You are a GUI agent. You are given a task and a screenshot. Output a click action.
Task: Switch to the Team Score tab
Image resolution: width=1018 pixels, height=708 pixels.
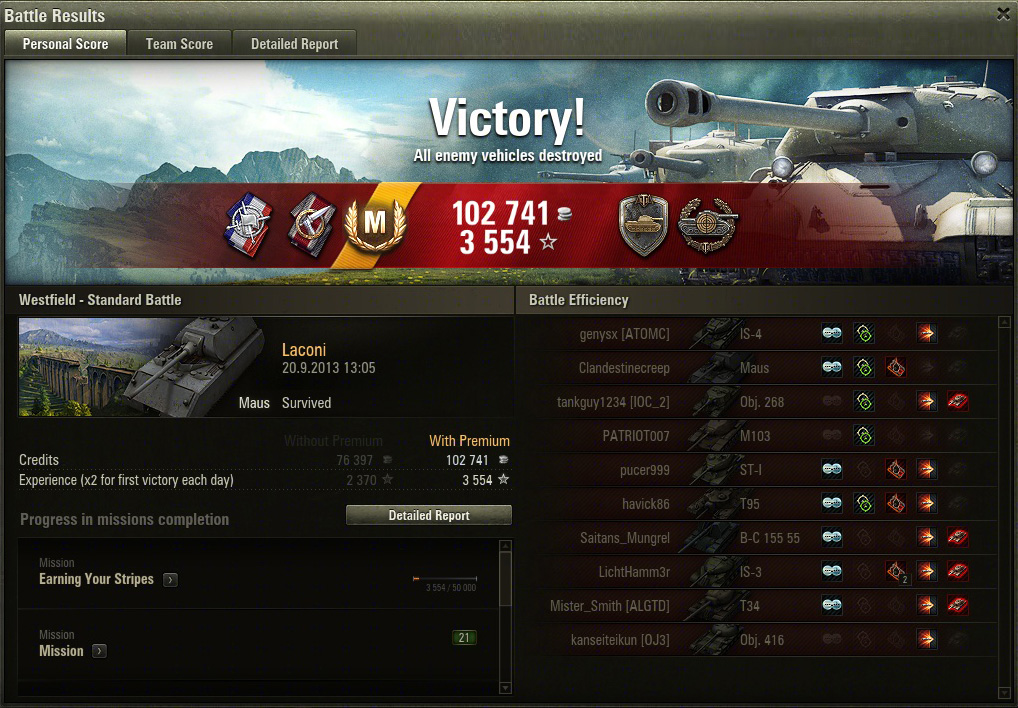pos(179,44)
